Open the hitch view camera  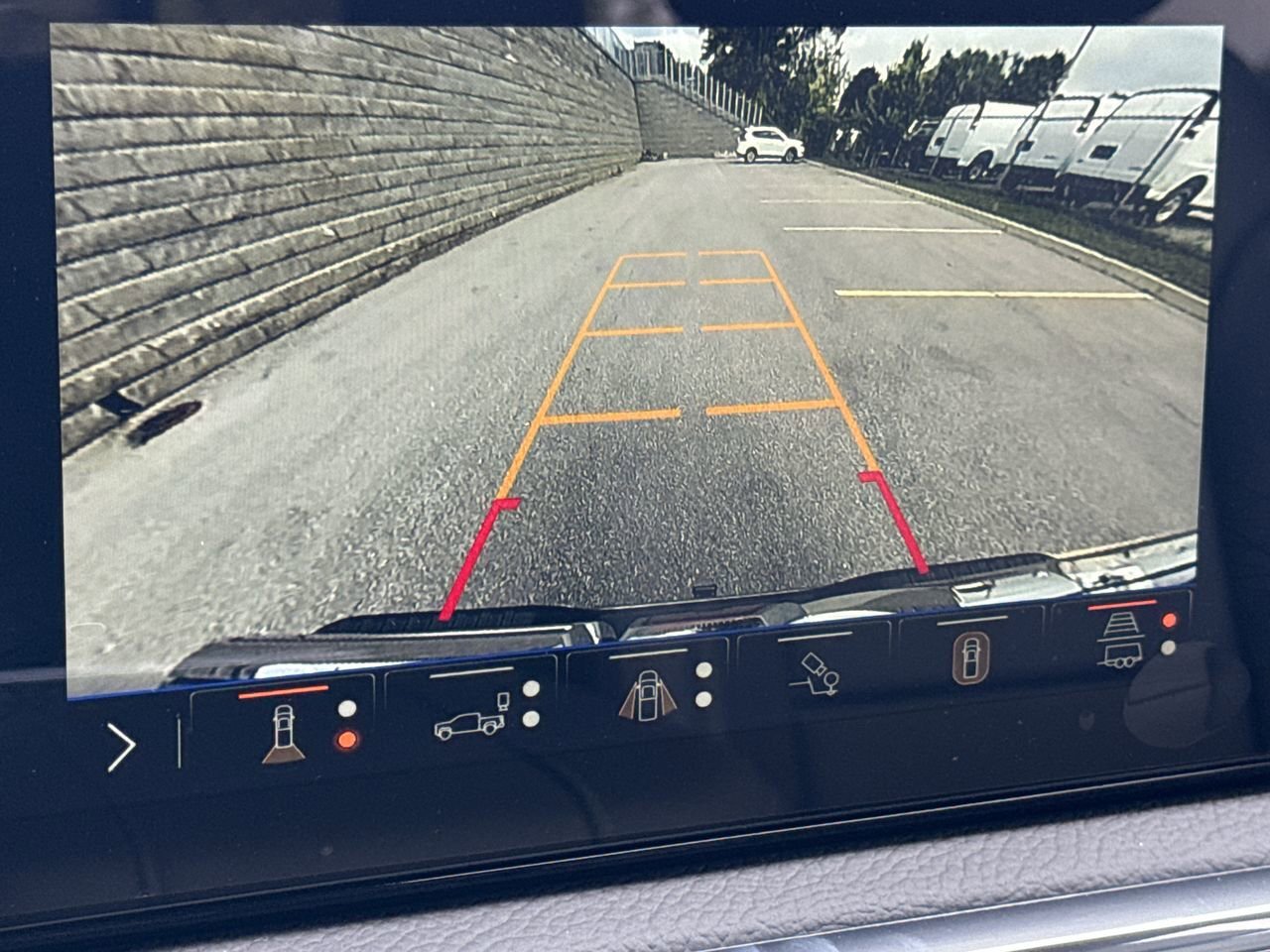(x=816, y=672)
